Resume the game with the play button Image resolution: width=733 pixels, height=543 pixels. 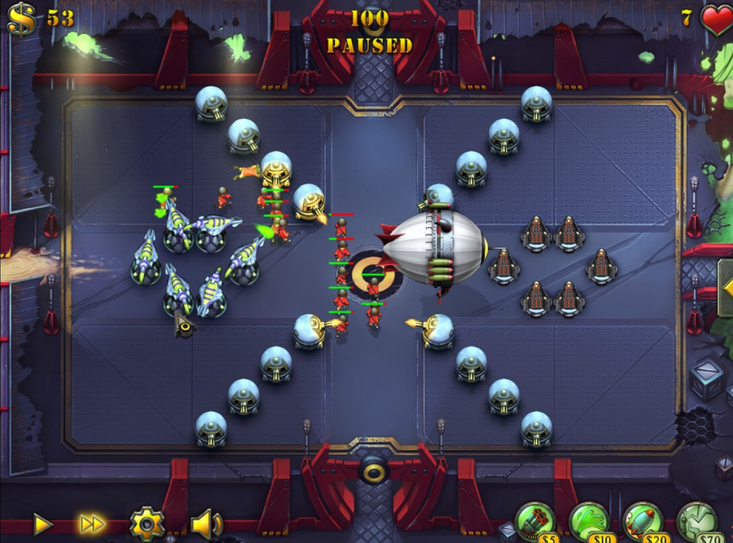(42, 522)
